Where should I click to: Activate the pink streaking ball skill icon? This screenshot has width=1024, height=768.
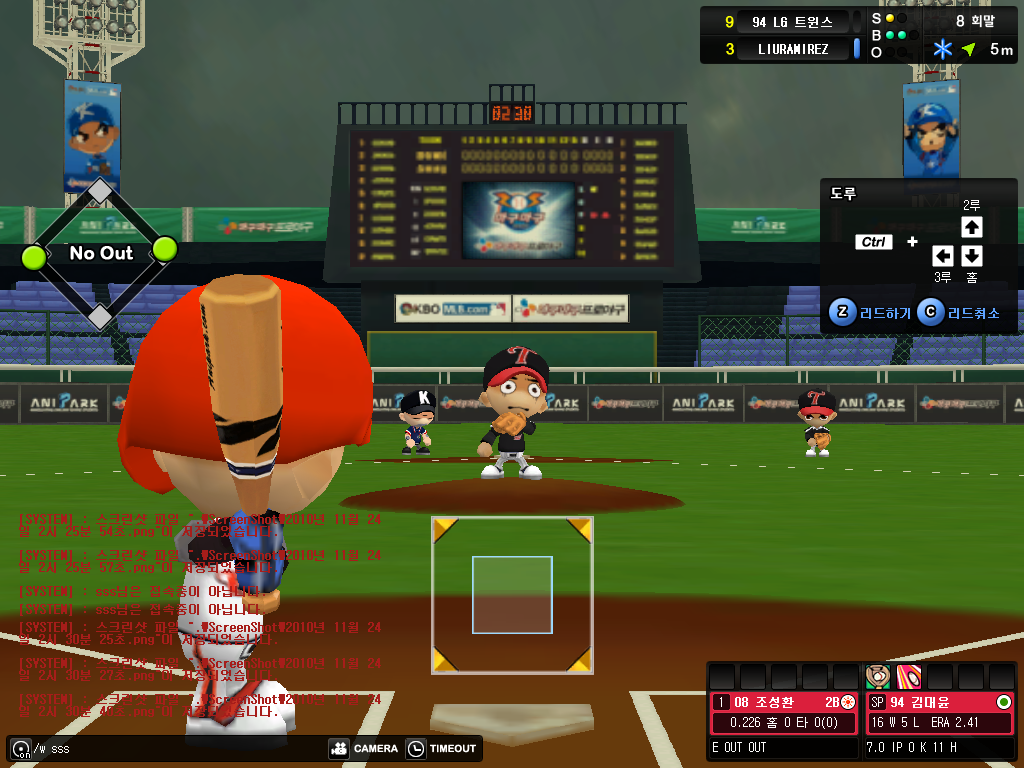[908, 675]
